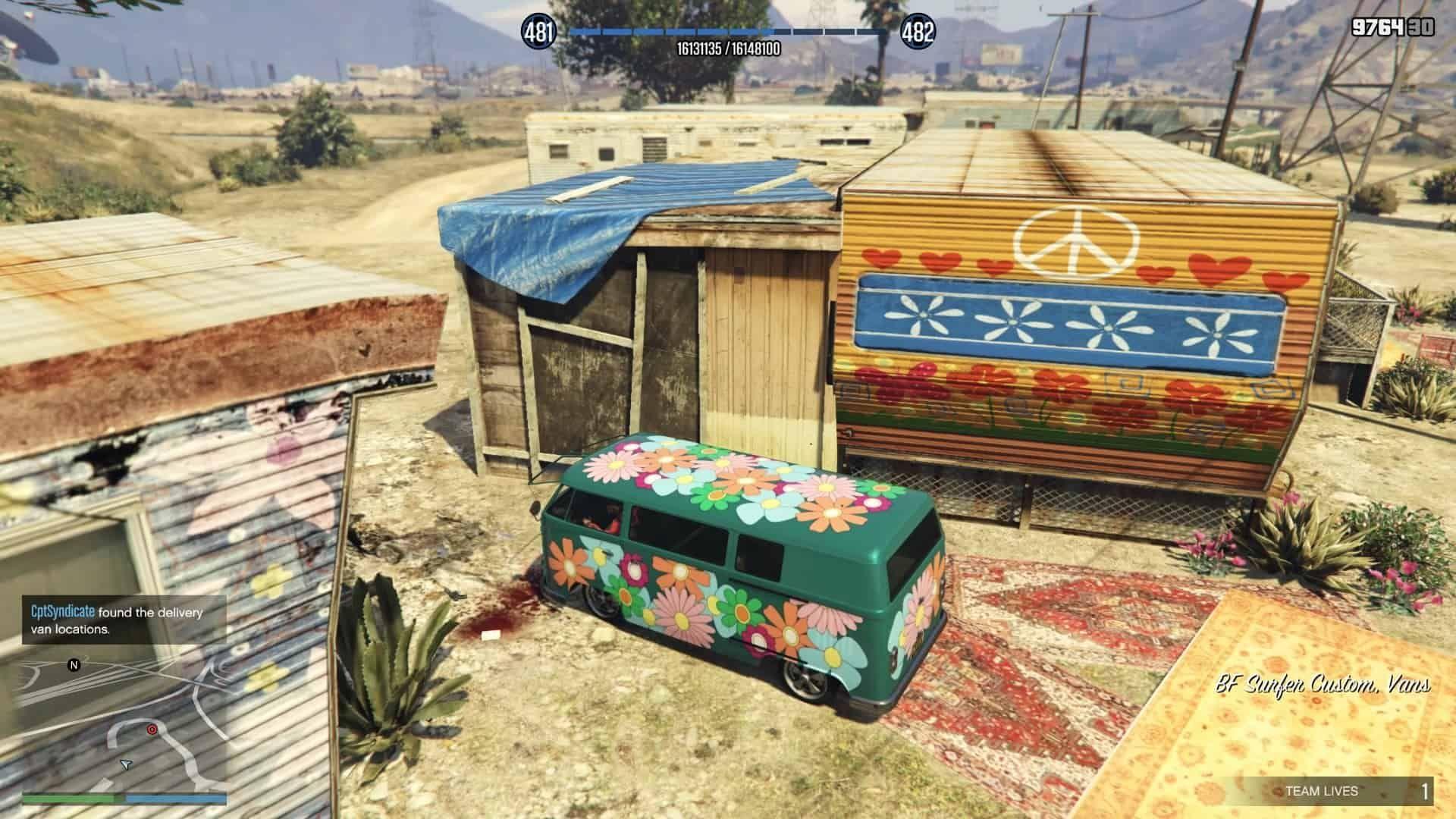Click the red objective blip on the minimap
Viewport: 1456px width, 819px height.
[152, 729]
